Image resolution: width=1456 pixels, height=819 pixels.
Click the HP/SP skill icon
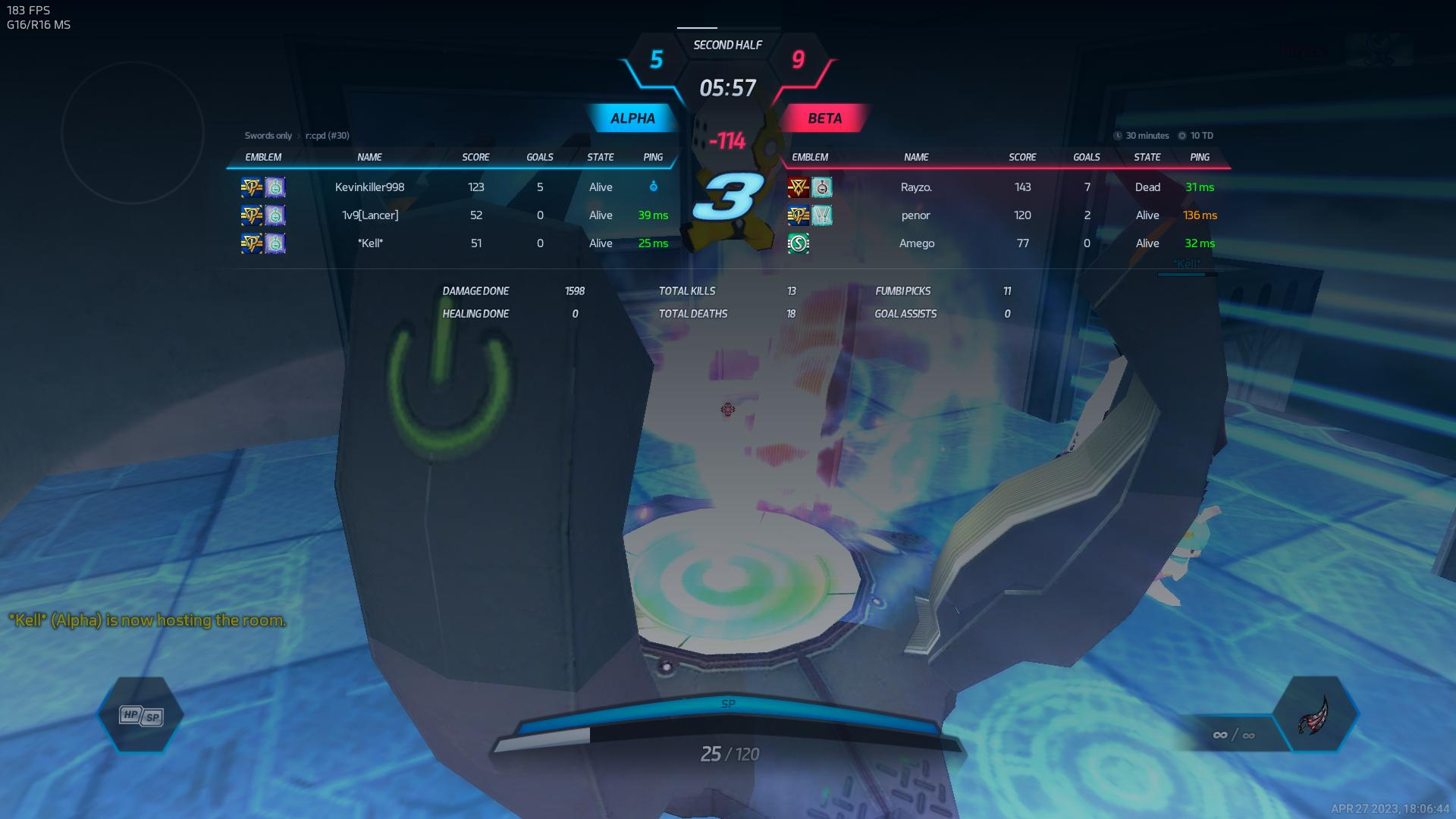[141, 715]
